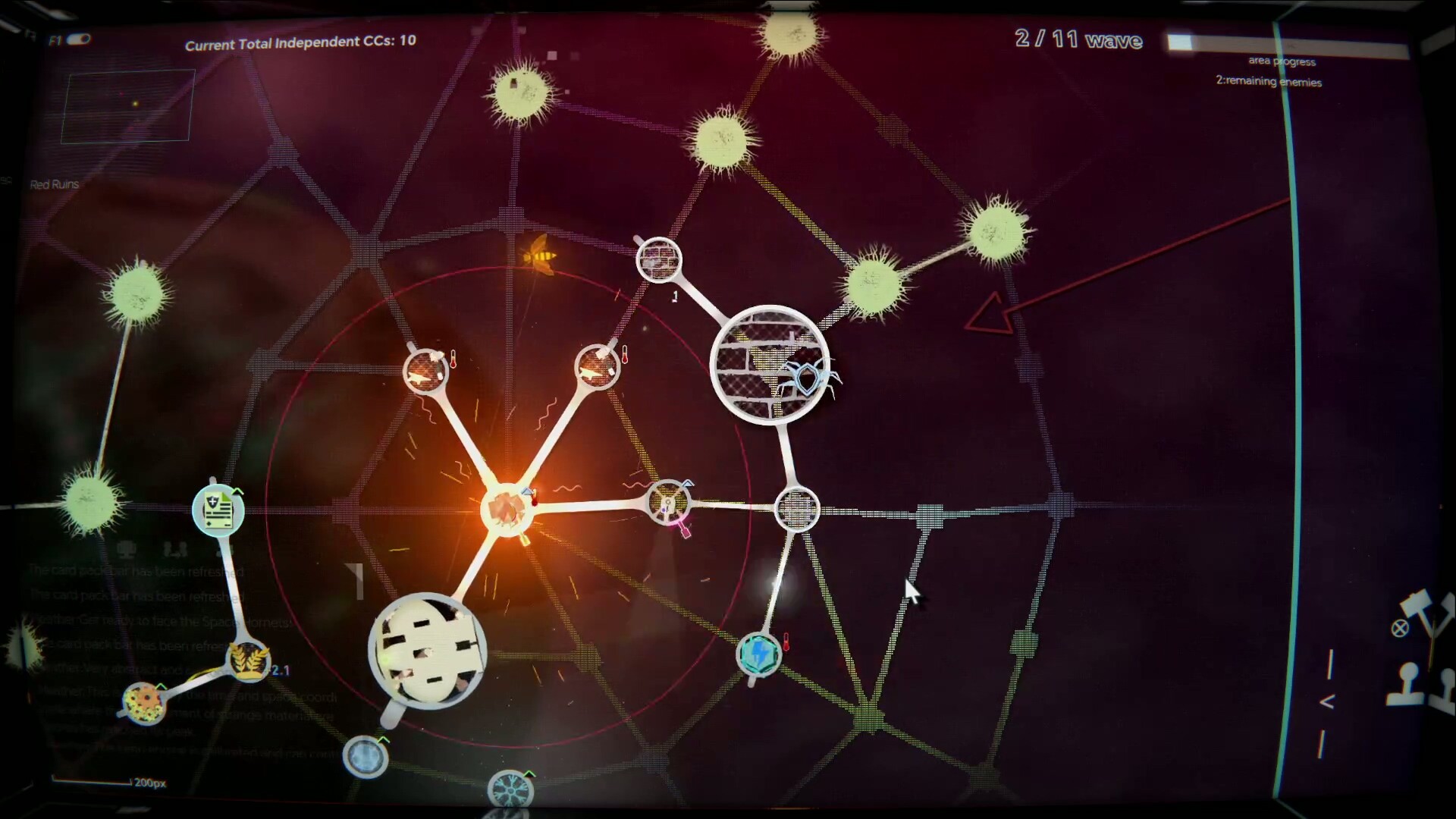Screen dimensions: 1456x819
Task: Click the hammer tool icon on the right
Action: click(x=1414, y=603)
